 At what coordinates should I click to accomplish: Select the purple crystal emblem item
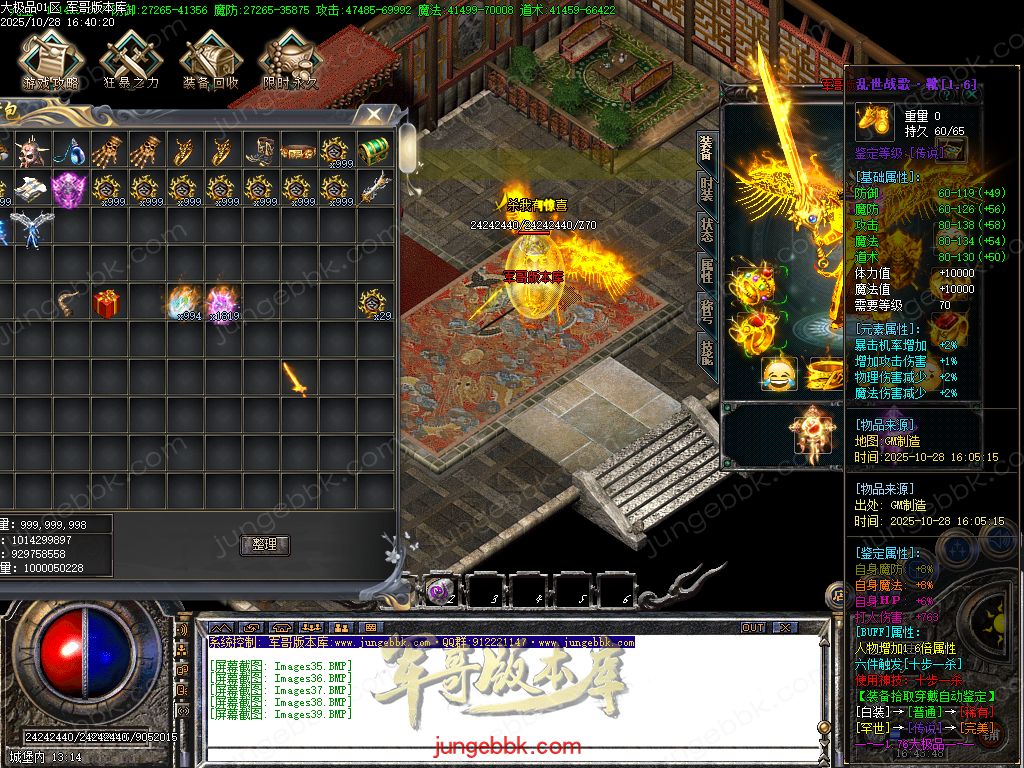point(68,189)
